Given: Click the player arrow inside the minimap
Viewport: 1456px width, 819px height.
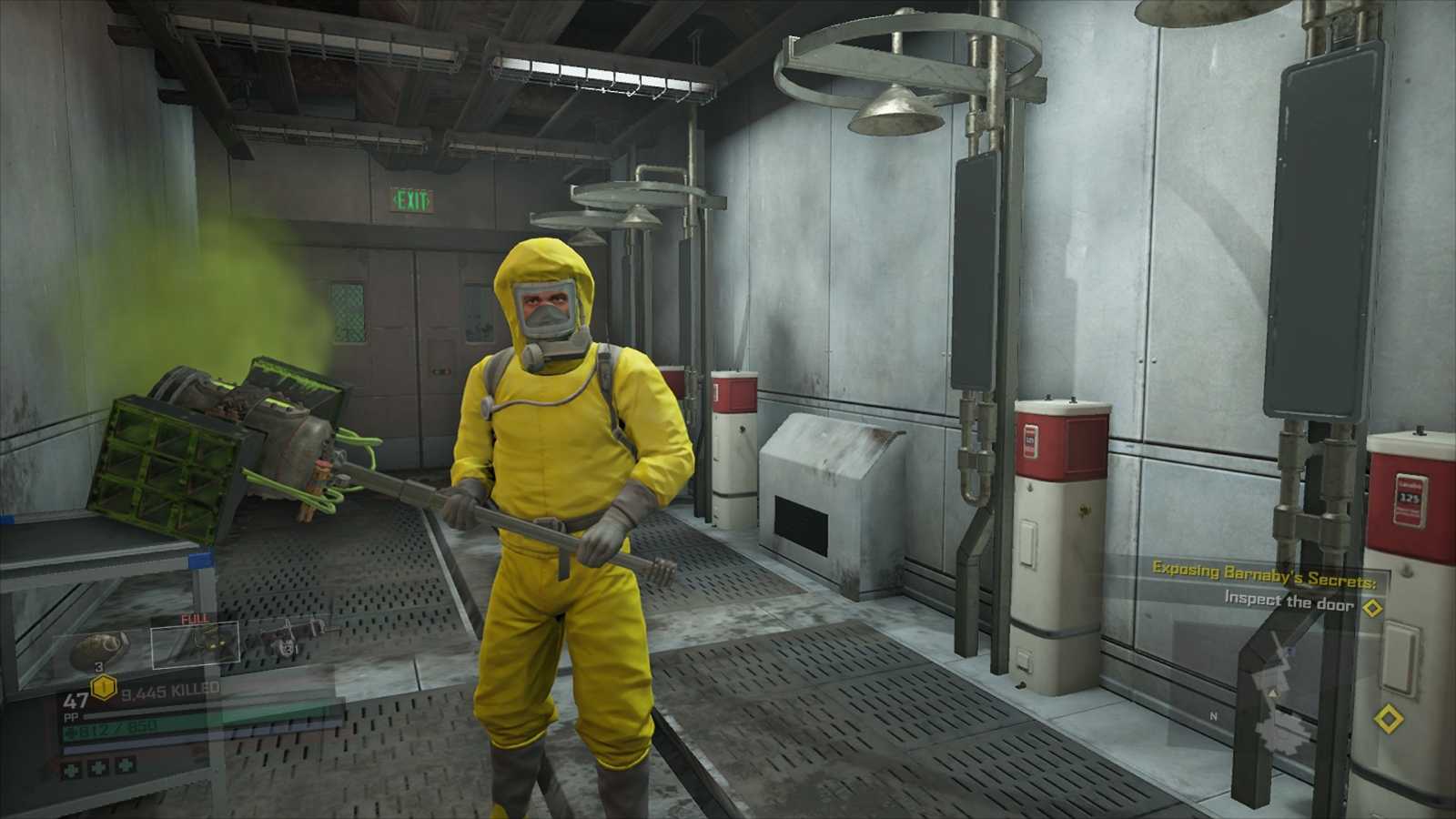Looking at the screenshot, I should pyautogui.click(x=1272, y=694).
